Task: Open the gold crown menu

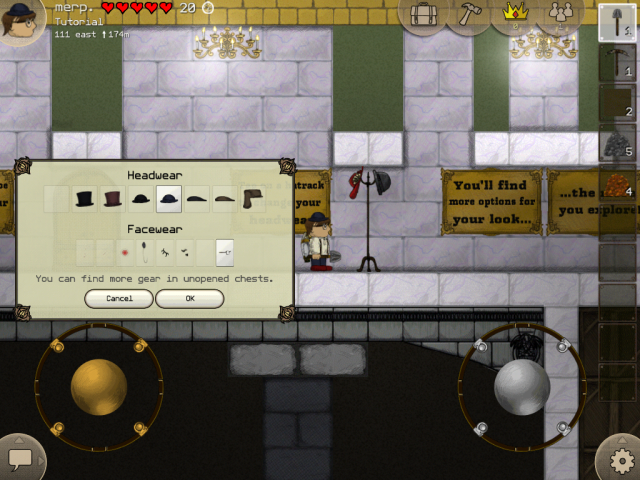Action: point(515,14)
